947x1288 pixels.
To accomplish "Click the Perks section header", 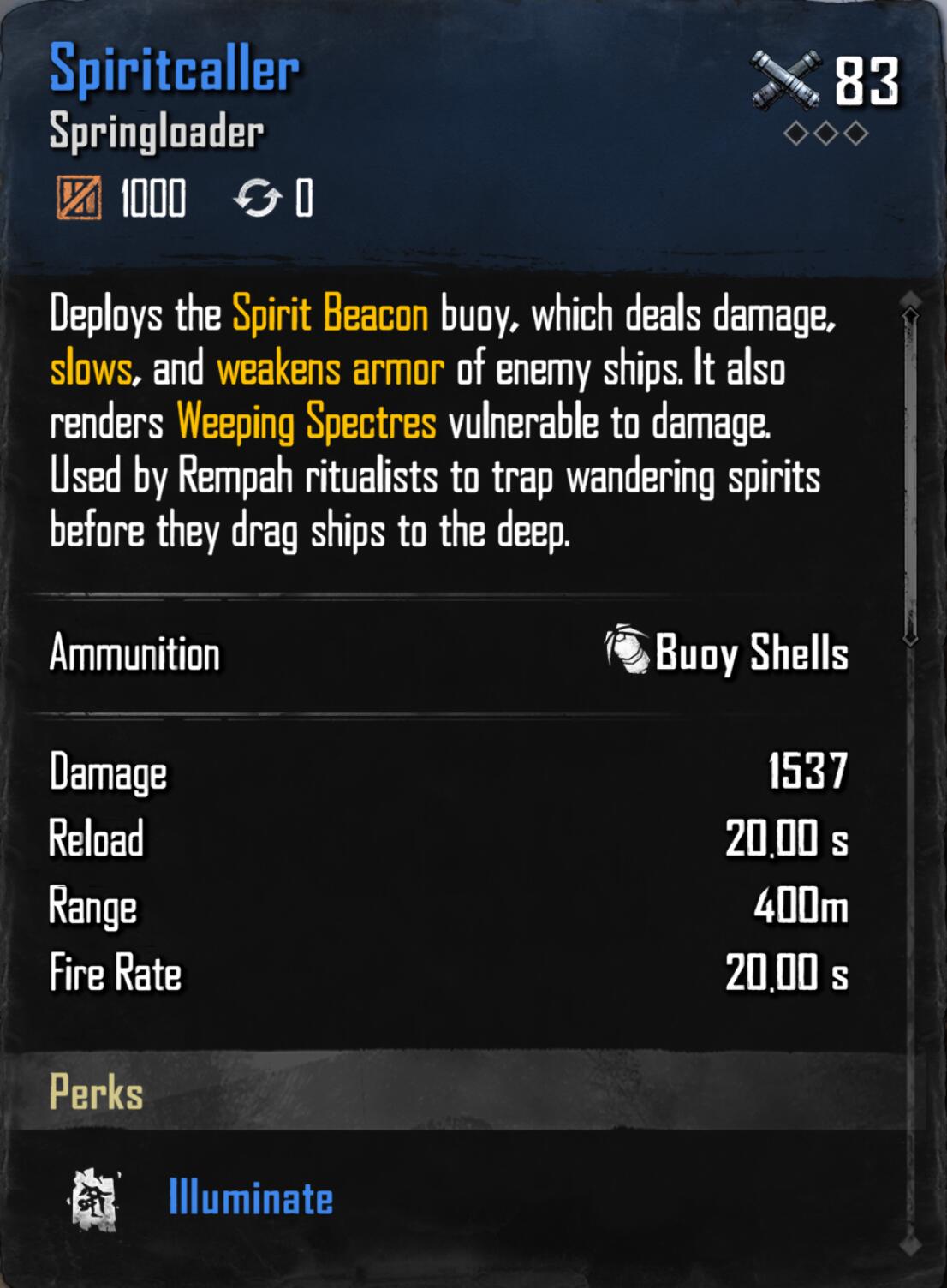I will (x=97, y=1093).
